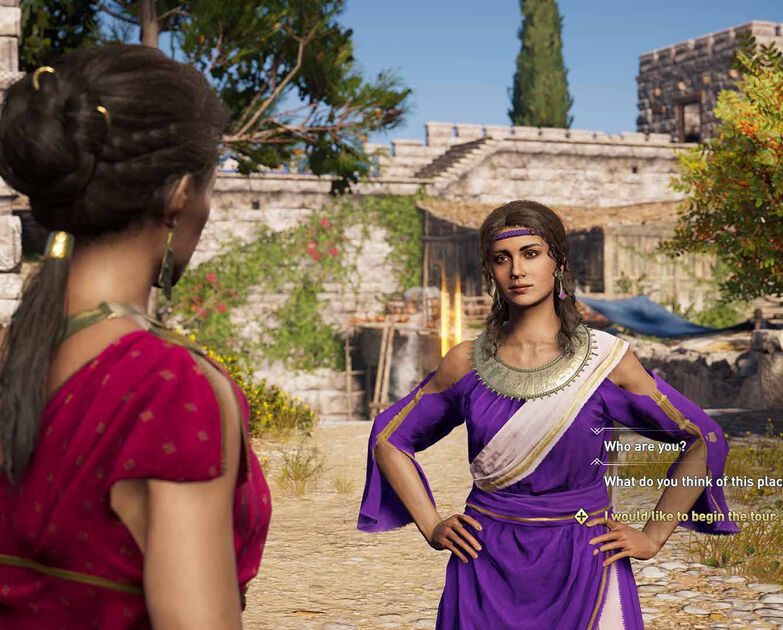Select "I would like to begin the tour."
This screenshot has height=630, width=783.
click(690, 516)
